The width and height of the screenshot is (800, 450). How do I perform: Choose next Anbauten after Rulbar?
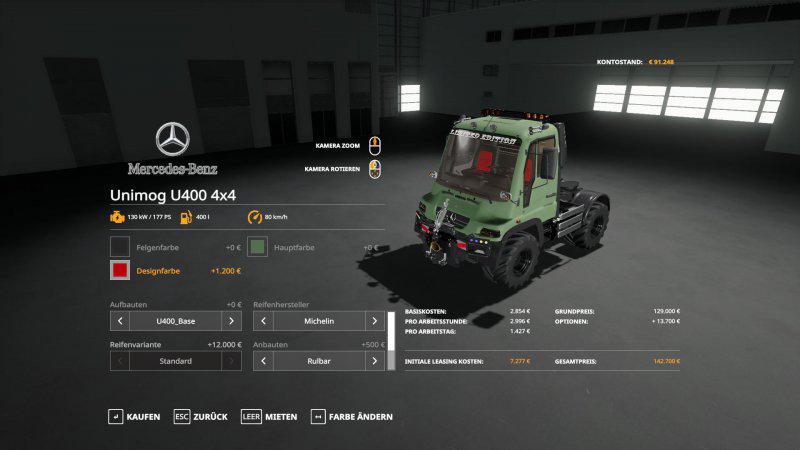click(x=374, y=360)
